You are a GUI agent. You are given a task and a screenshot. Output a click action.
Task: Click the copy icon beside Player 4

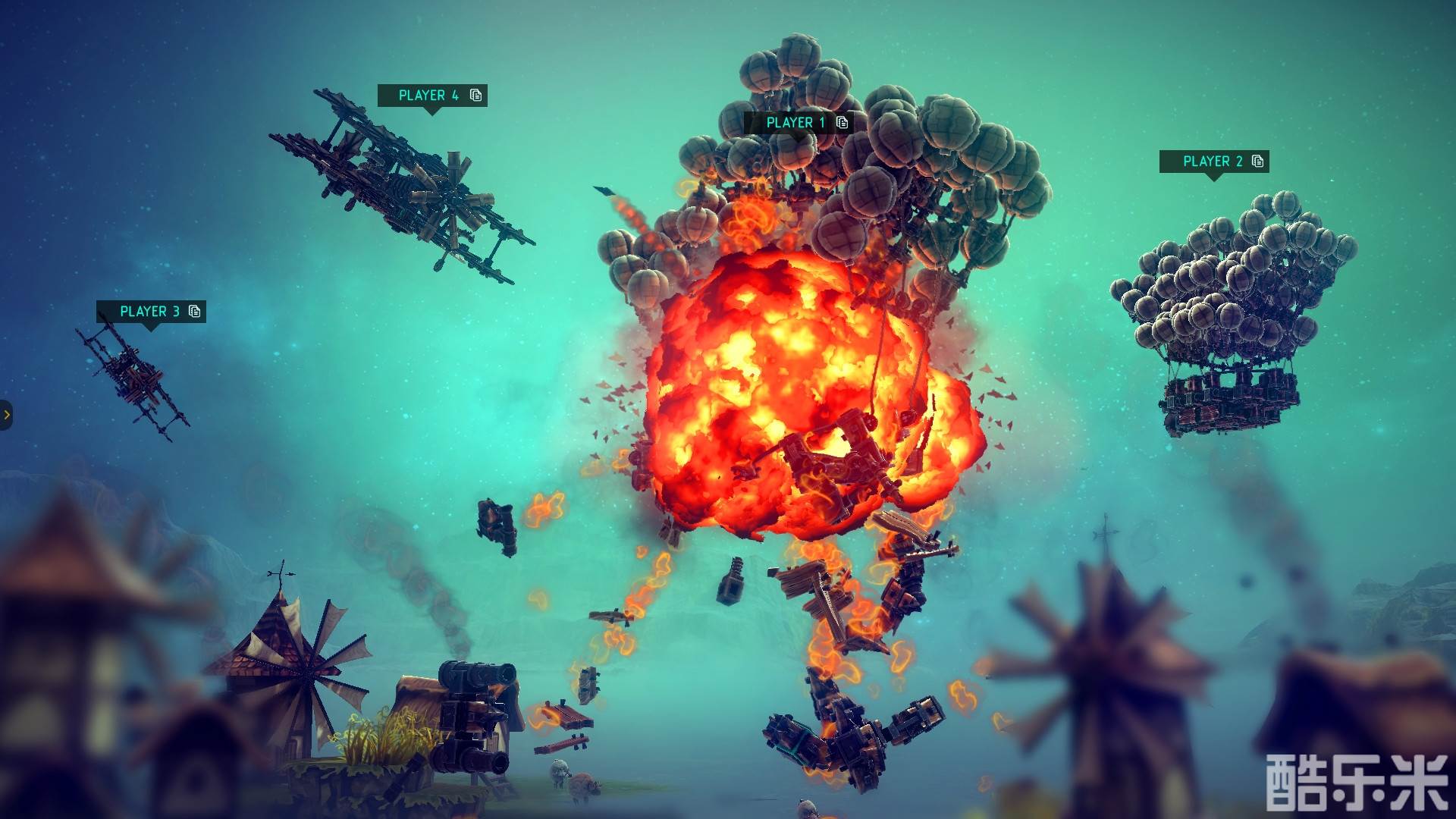click(475, 95)
